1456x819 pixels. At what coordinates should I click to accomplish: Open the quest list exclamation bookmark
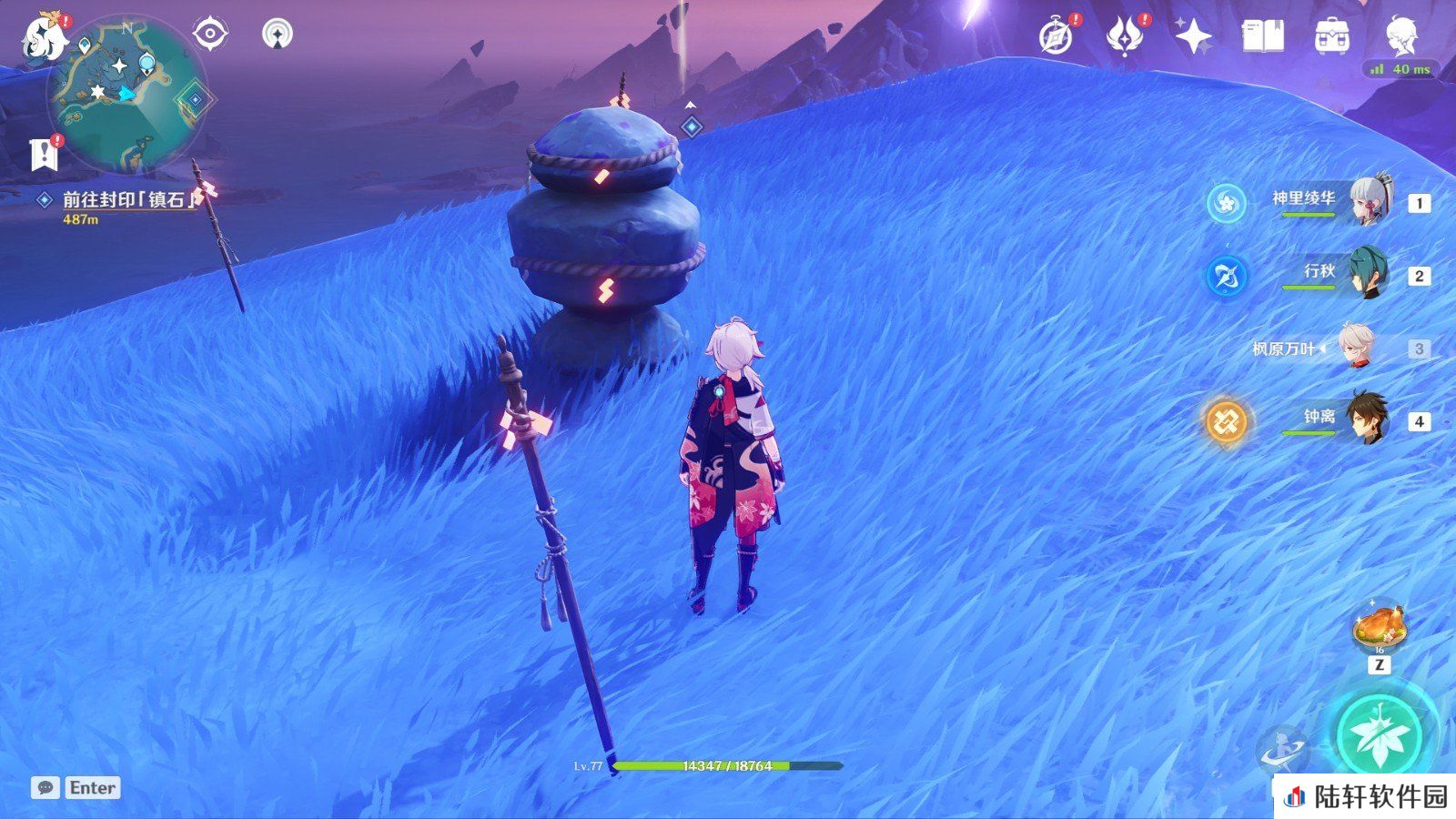pyautogui.click(x=43, y=155)
